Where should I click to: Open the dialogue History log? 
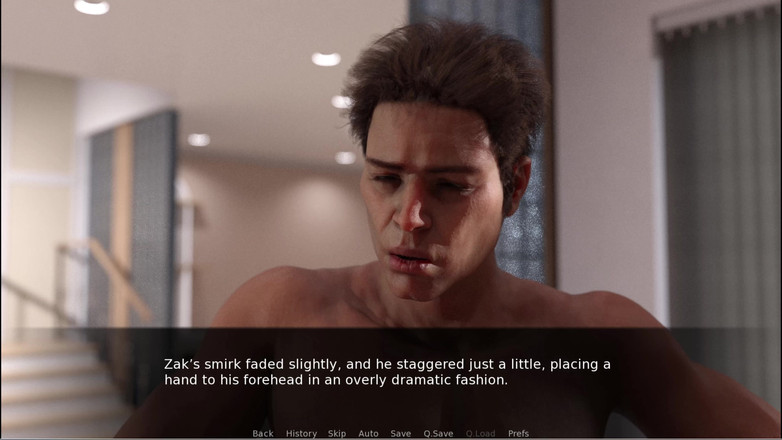301,433
